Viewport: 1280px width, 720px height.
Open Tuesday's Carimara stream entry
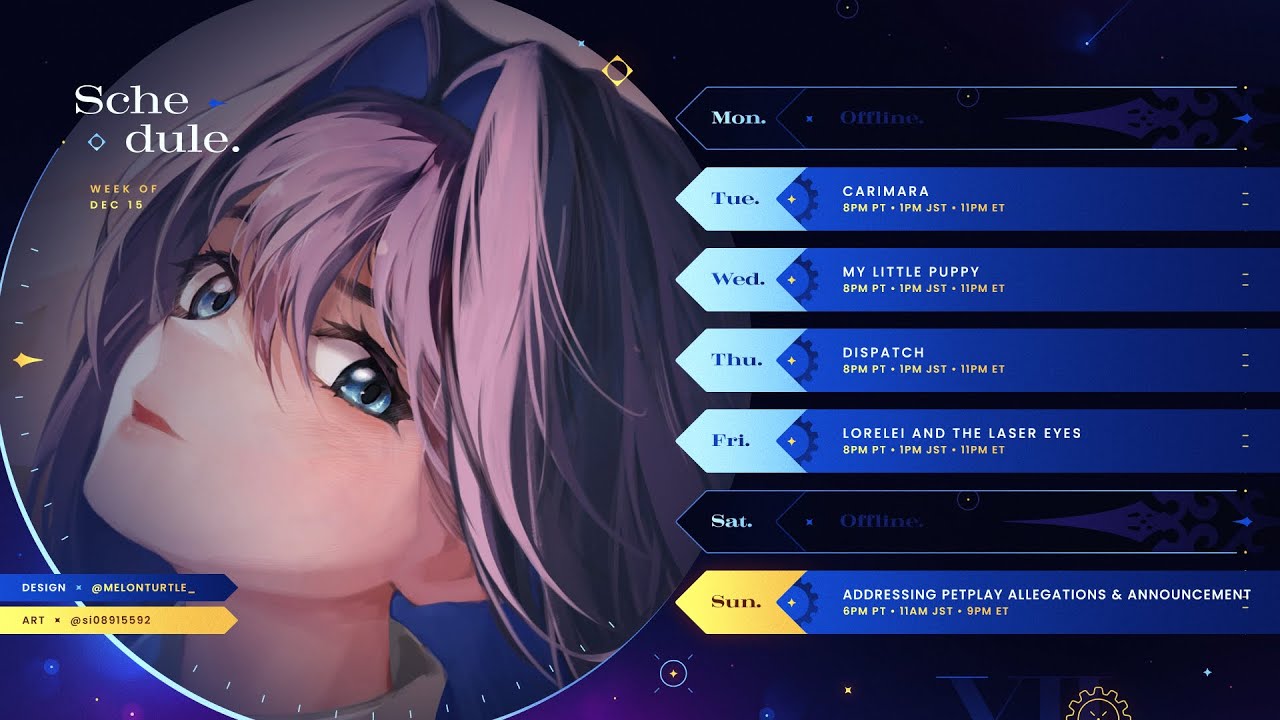[x=960, y=199]
